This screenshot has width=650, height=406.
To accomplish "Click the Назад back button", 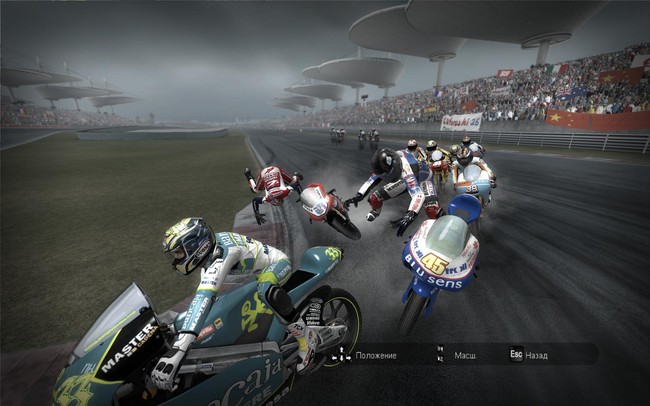I will click(x=528, y=355).
